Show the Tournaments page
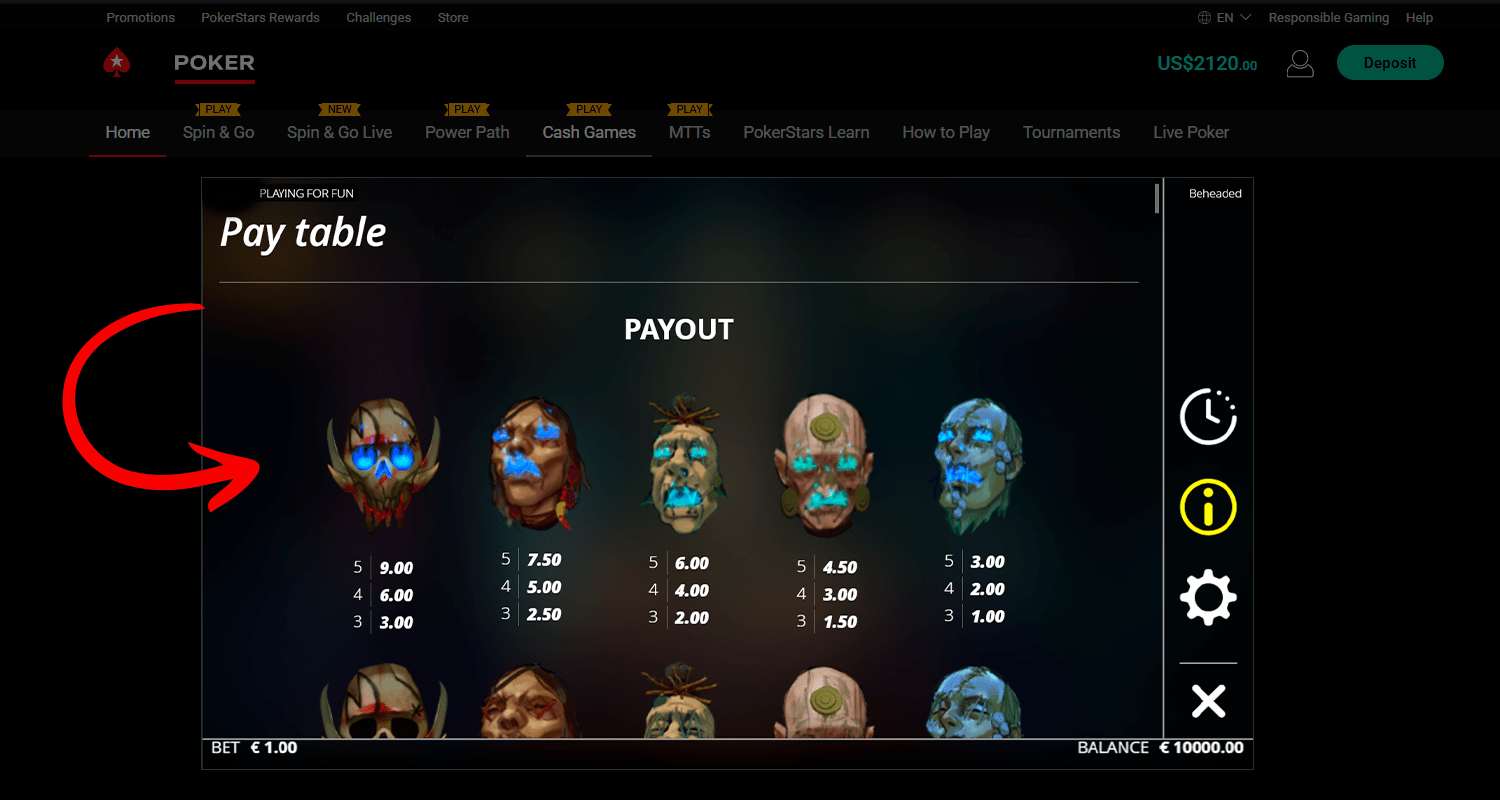 tap(1071, 132)
